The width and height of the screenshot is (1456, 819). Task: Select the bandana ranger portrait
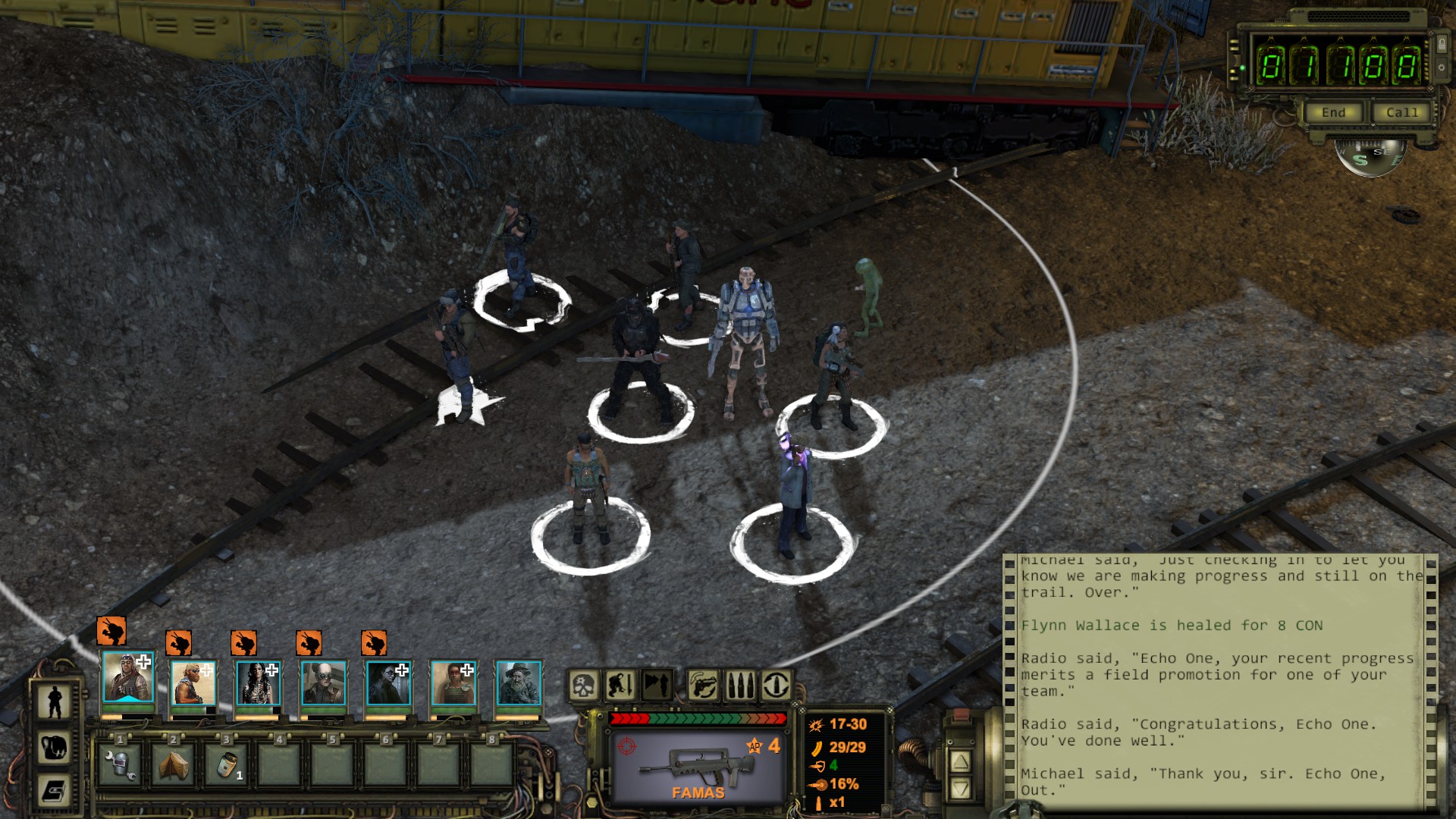pos(128,677)
